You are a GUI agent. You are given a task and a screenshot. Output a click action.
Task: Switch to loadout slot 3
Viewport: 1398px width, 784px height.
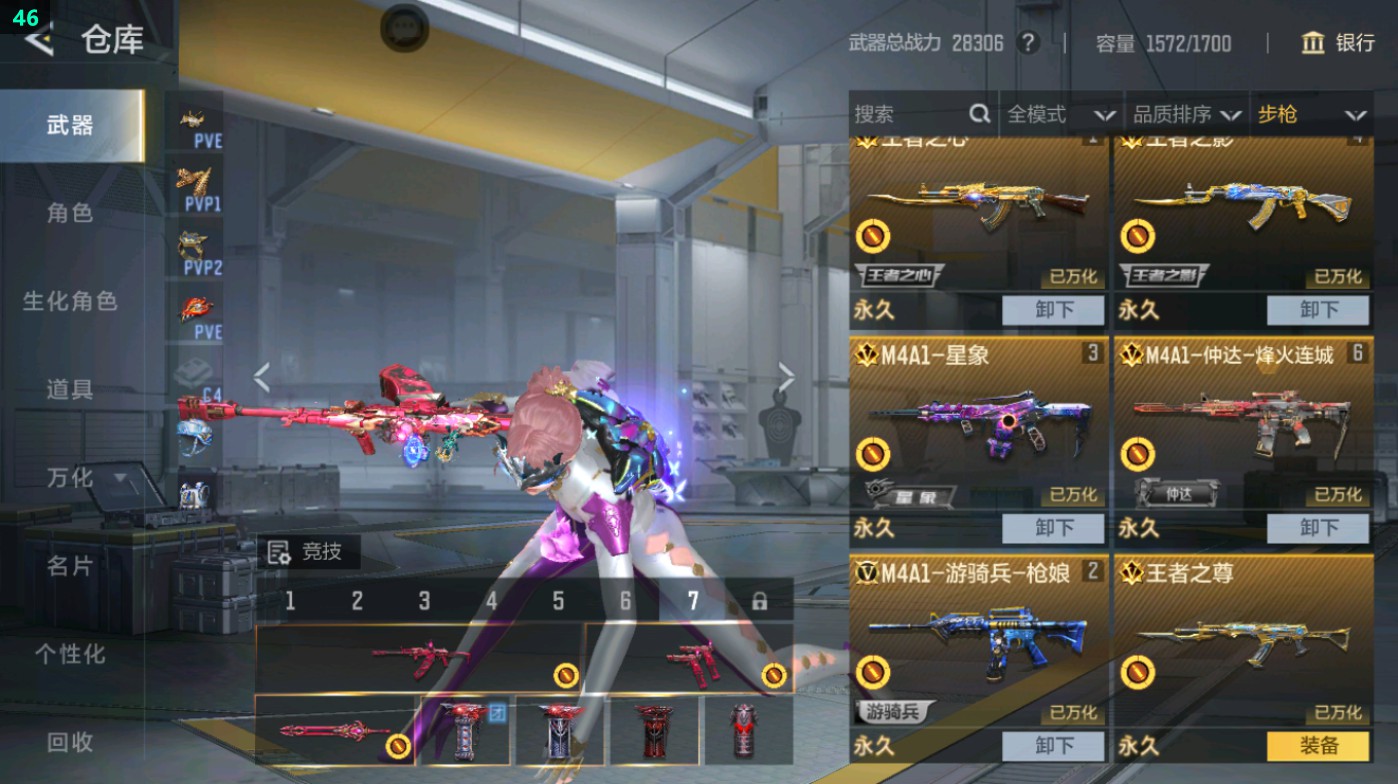(x=424, y=601)
